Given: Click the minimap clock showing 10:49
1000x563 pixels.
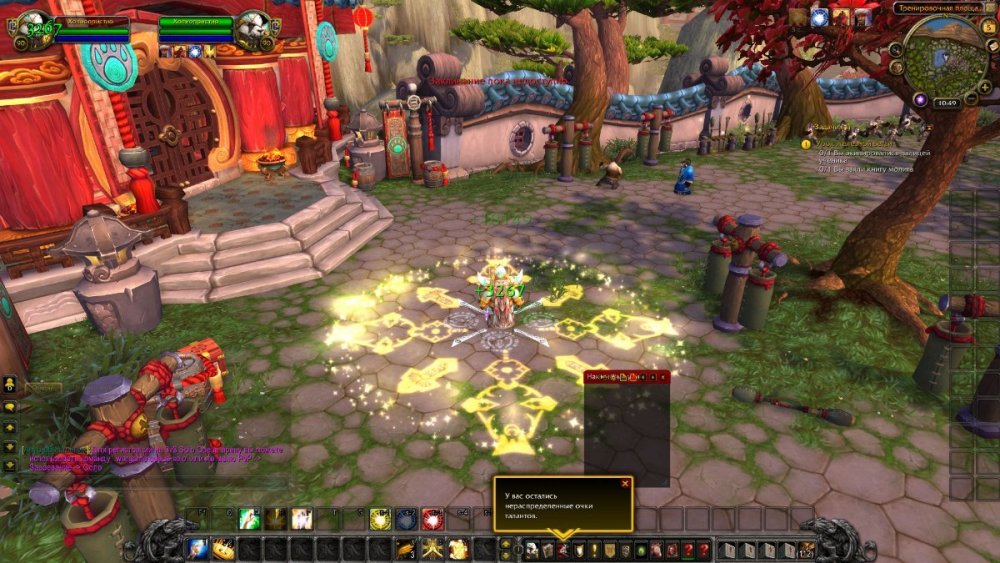Looking at the screenshot, I should 945,103.
